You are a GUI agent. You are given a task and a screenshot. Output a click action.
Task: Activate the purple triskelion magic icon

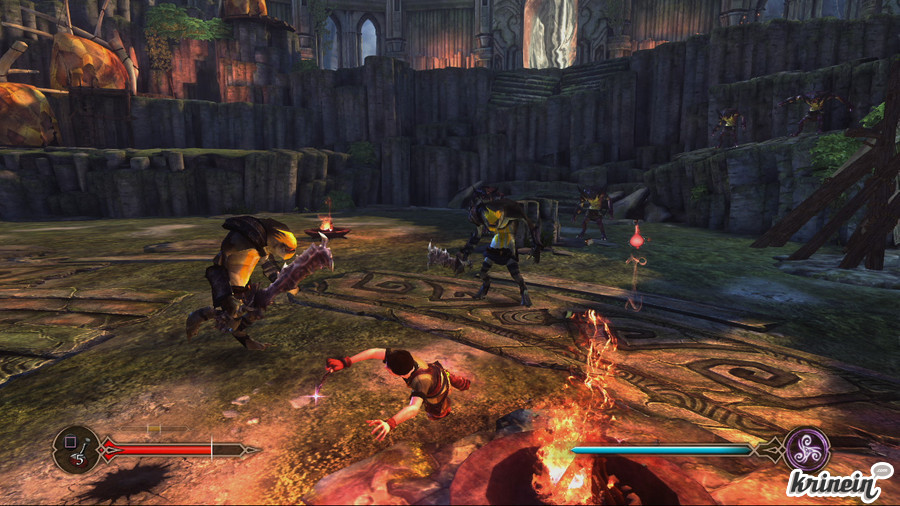808,449
